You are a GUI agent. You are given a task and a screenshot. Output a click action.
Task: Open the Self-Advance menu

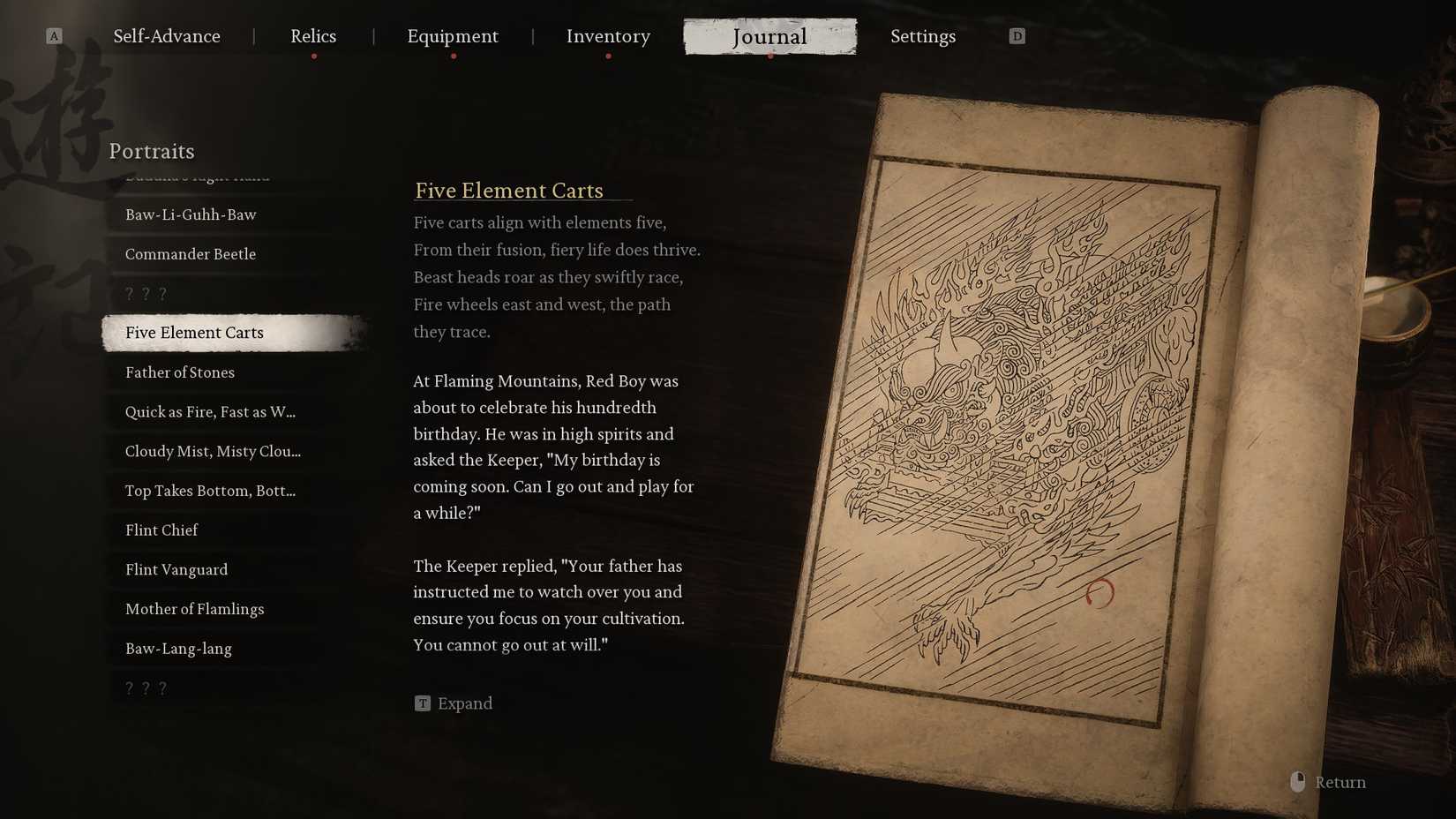(x=166, y=36)
